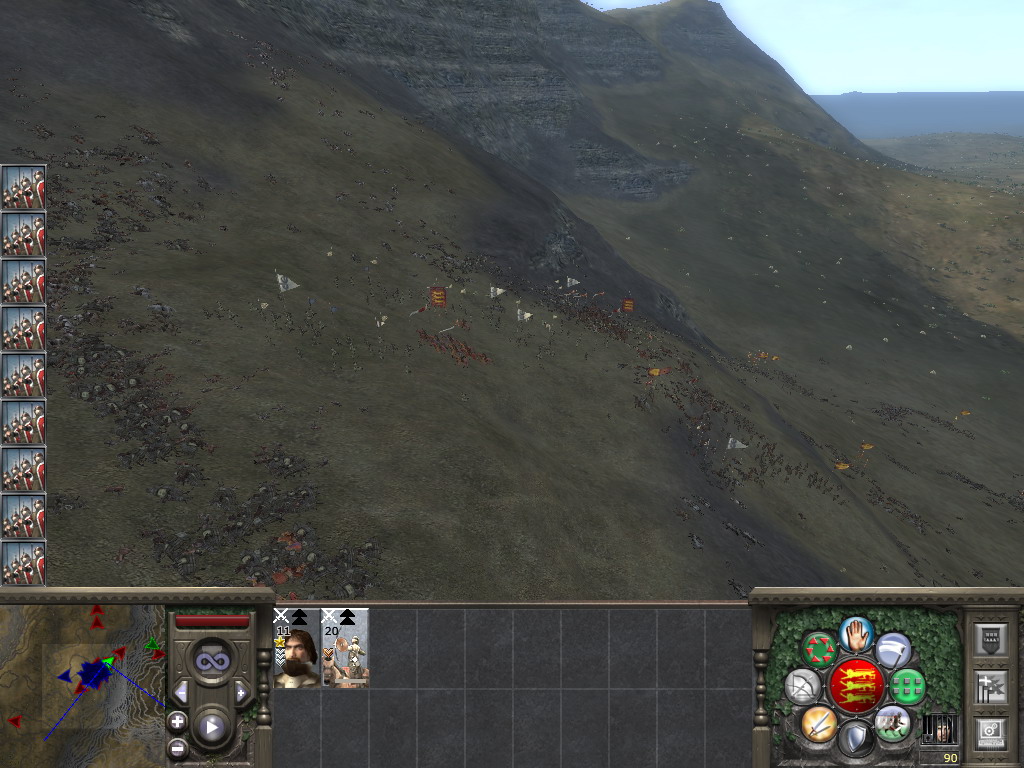Screen dimensions: 1024x768
Task: Zoom out the minimap with minus button
Action: coord(177,746)
